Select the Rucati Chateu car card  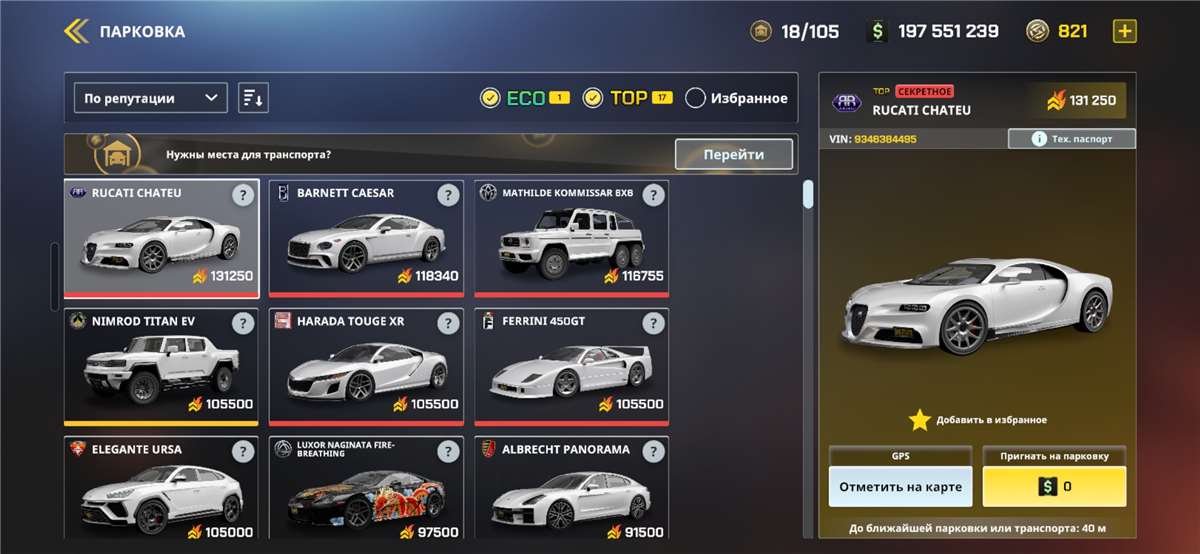[x=162, y=238]
